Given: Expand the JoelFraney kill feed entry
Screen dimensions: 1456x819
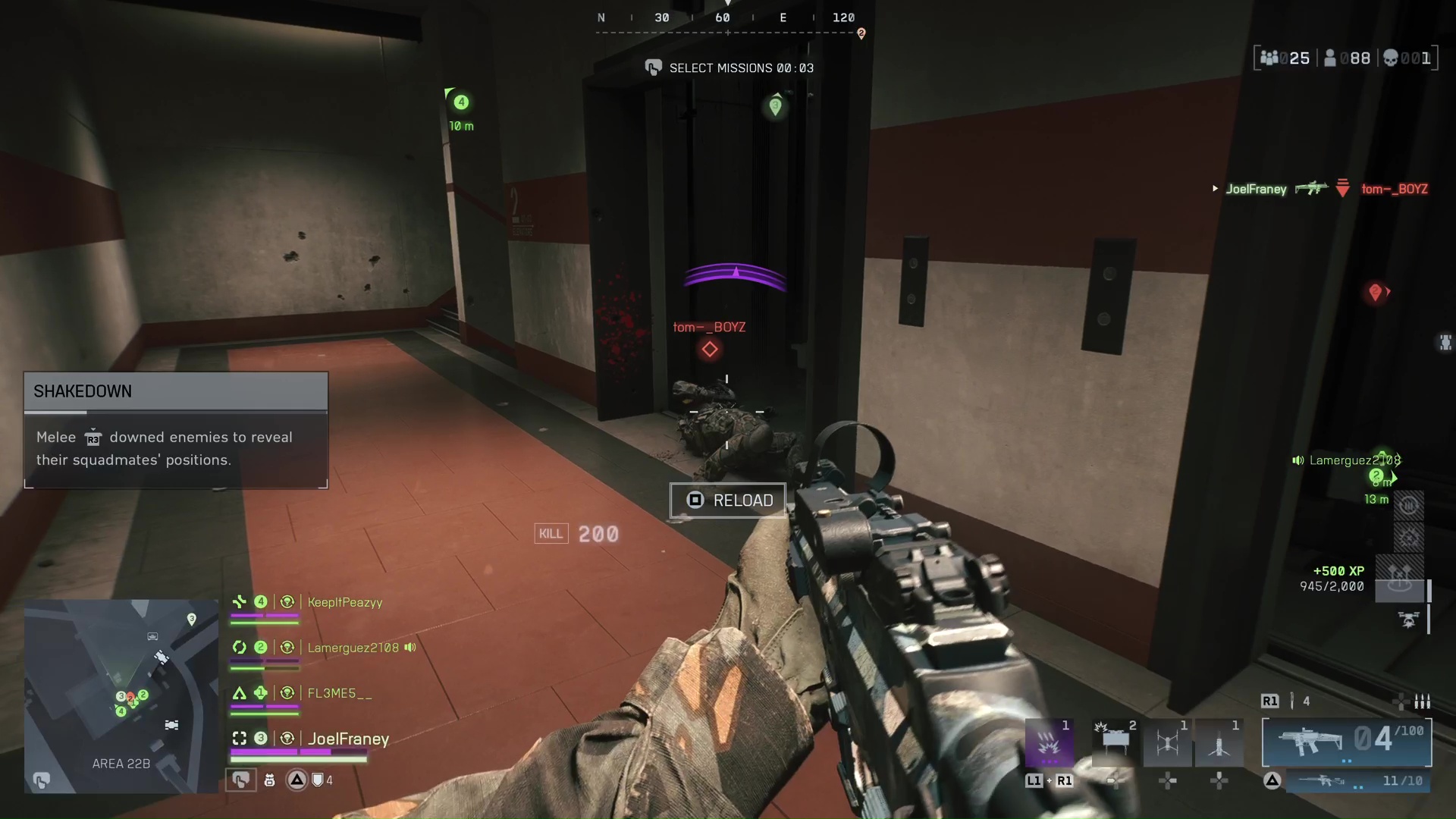Looking at the screenshot, I should pos(1216,189).
